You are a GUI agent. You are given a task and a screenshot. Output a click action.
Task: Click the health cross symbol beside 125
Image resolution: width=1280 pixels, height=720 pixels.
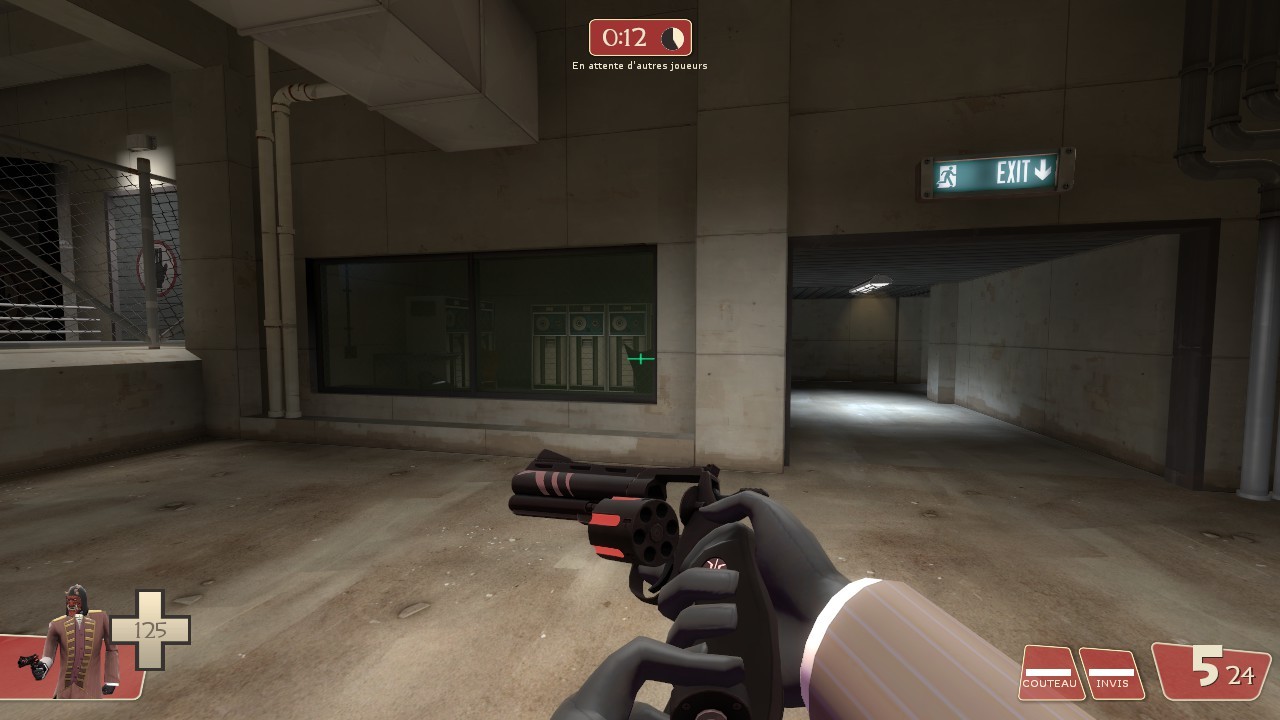148,627
